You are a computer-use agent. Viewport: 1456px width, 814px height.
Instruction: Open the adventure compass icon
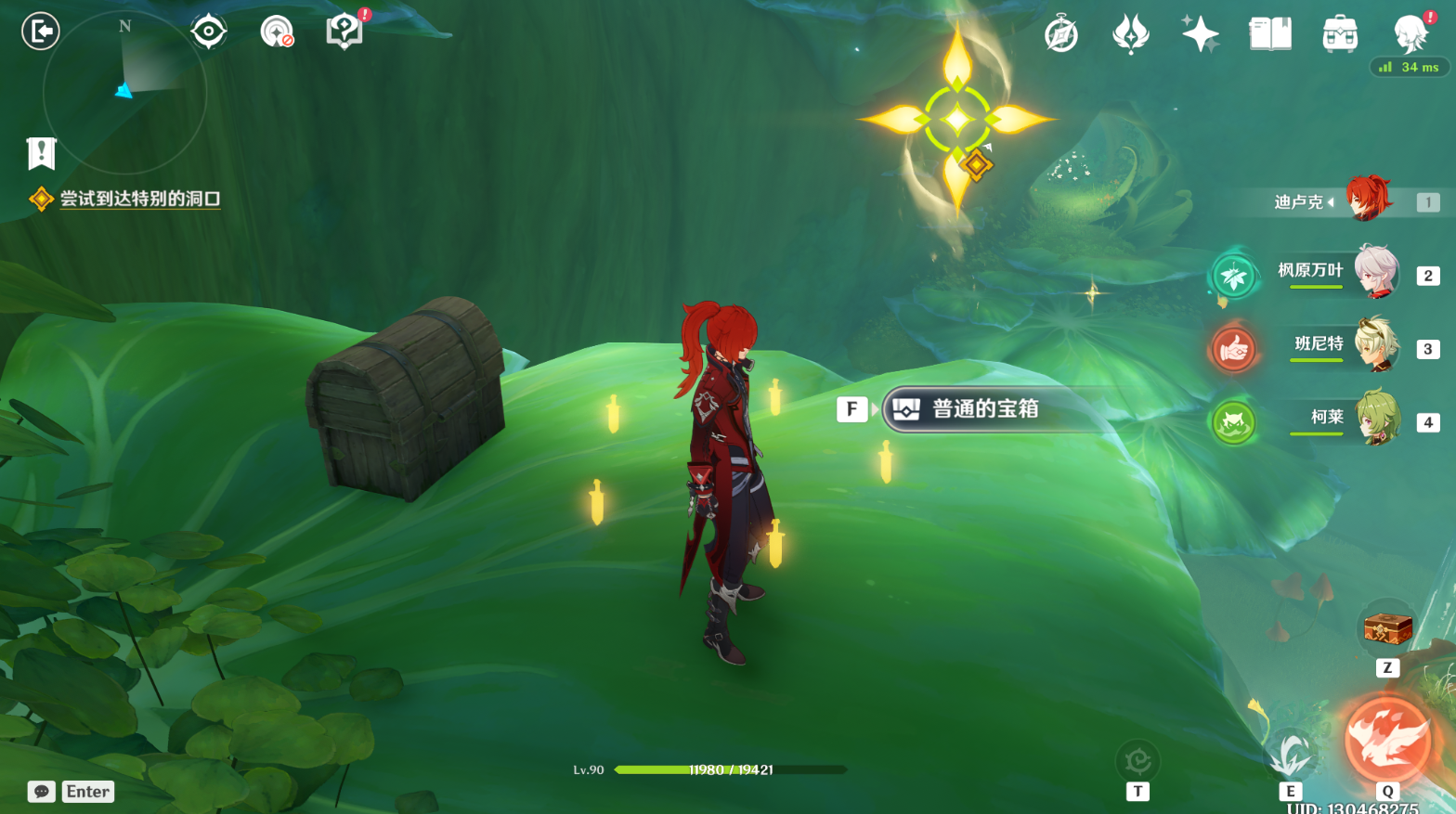coord(1061,35)
